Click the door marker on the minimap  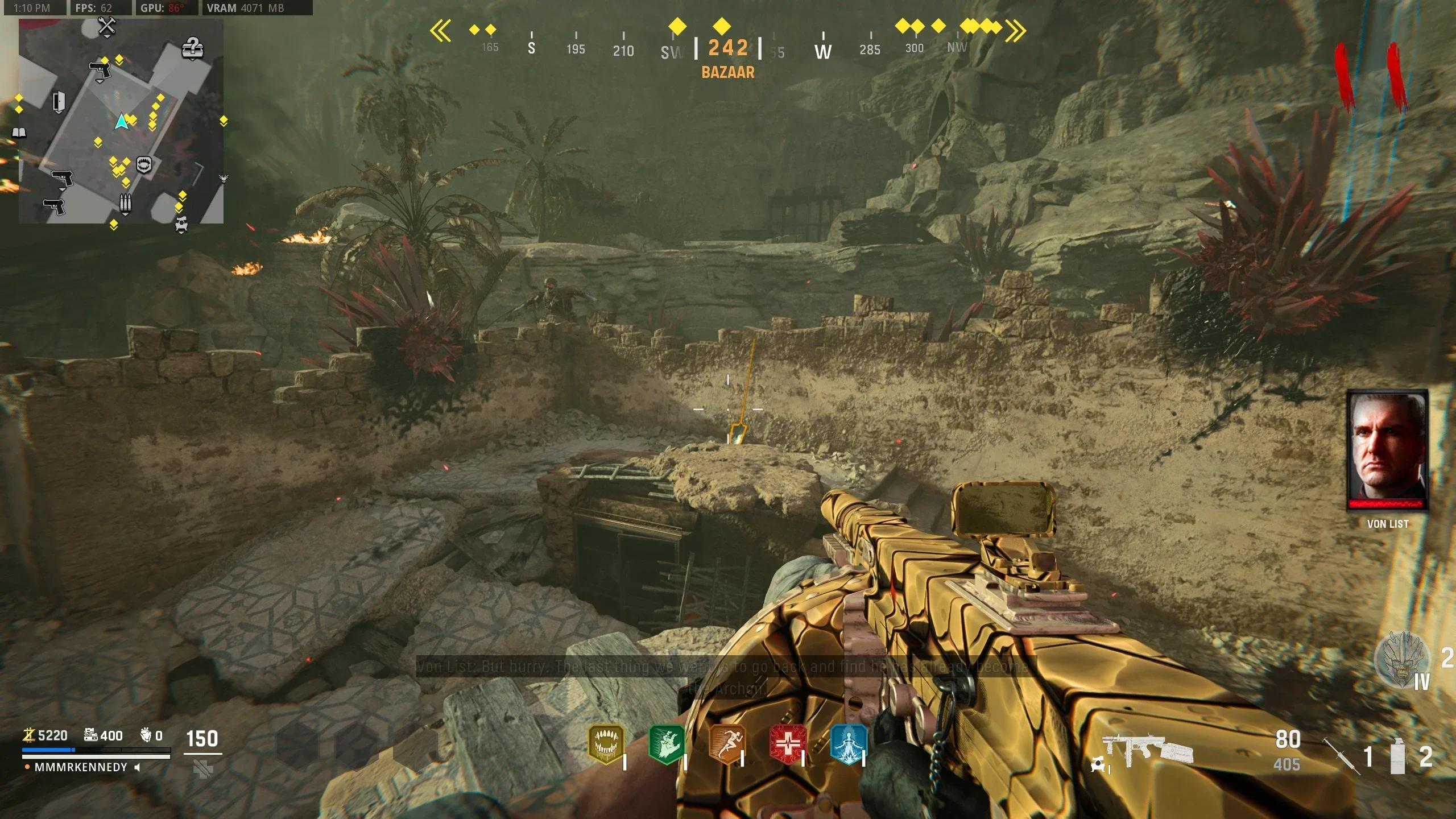tap(59, 102)
